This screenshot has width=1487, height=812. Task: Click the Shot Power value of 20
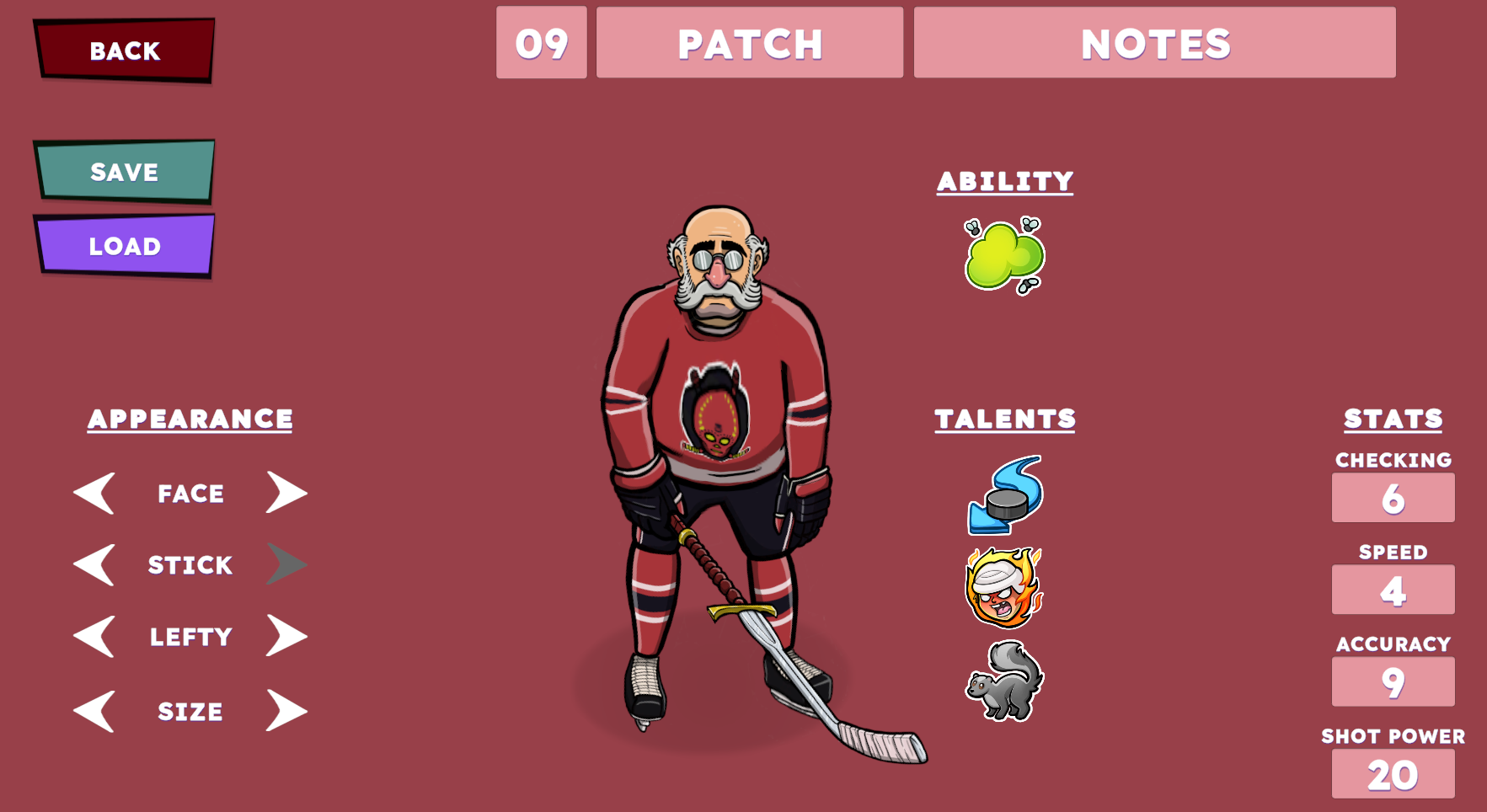click(x=1393, y=772)
